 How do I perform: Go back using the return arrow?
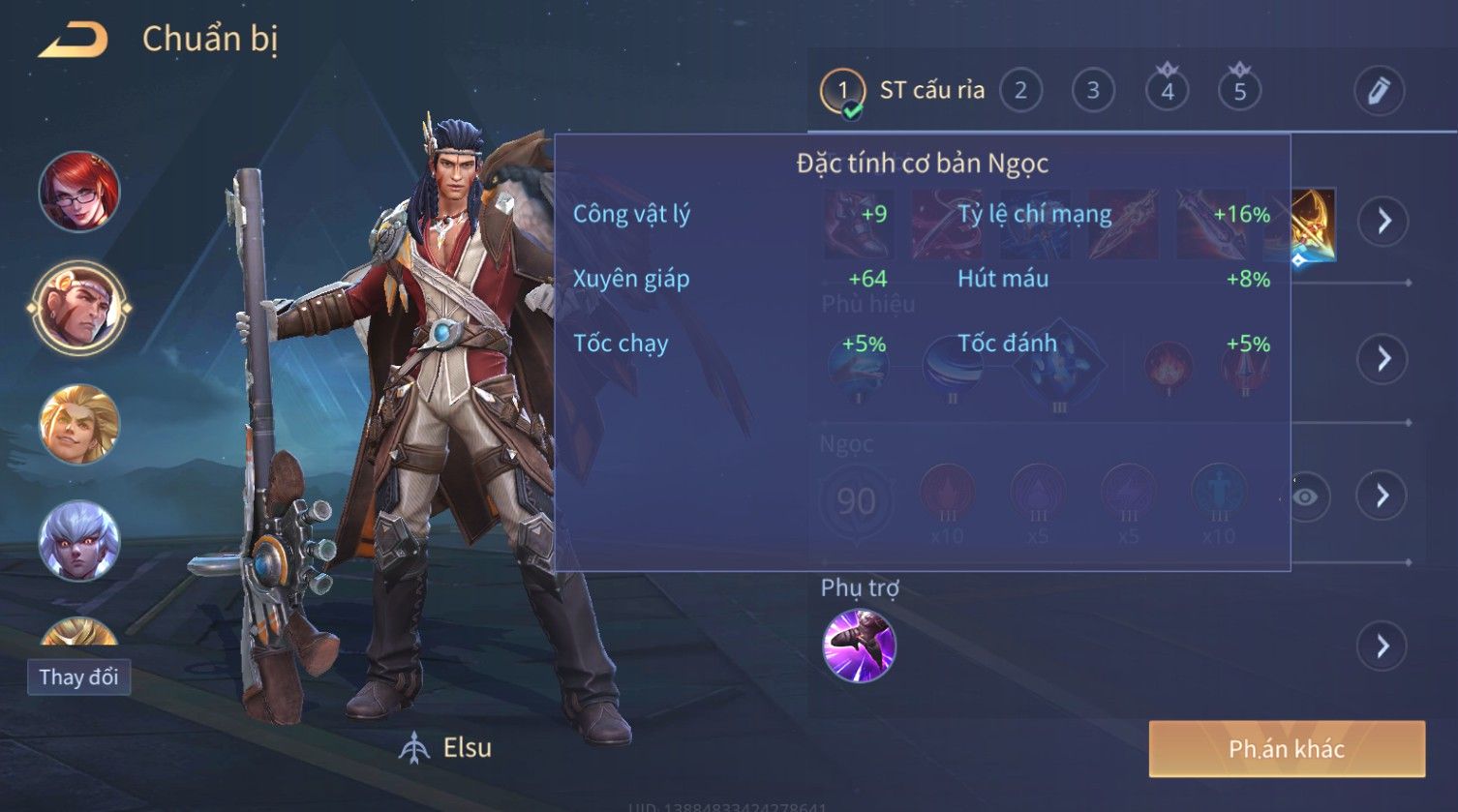pyautogui.click(x=74, y=41)
